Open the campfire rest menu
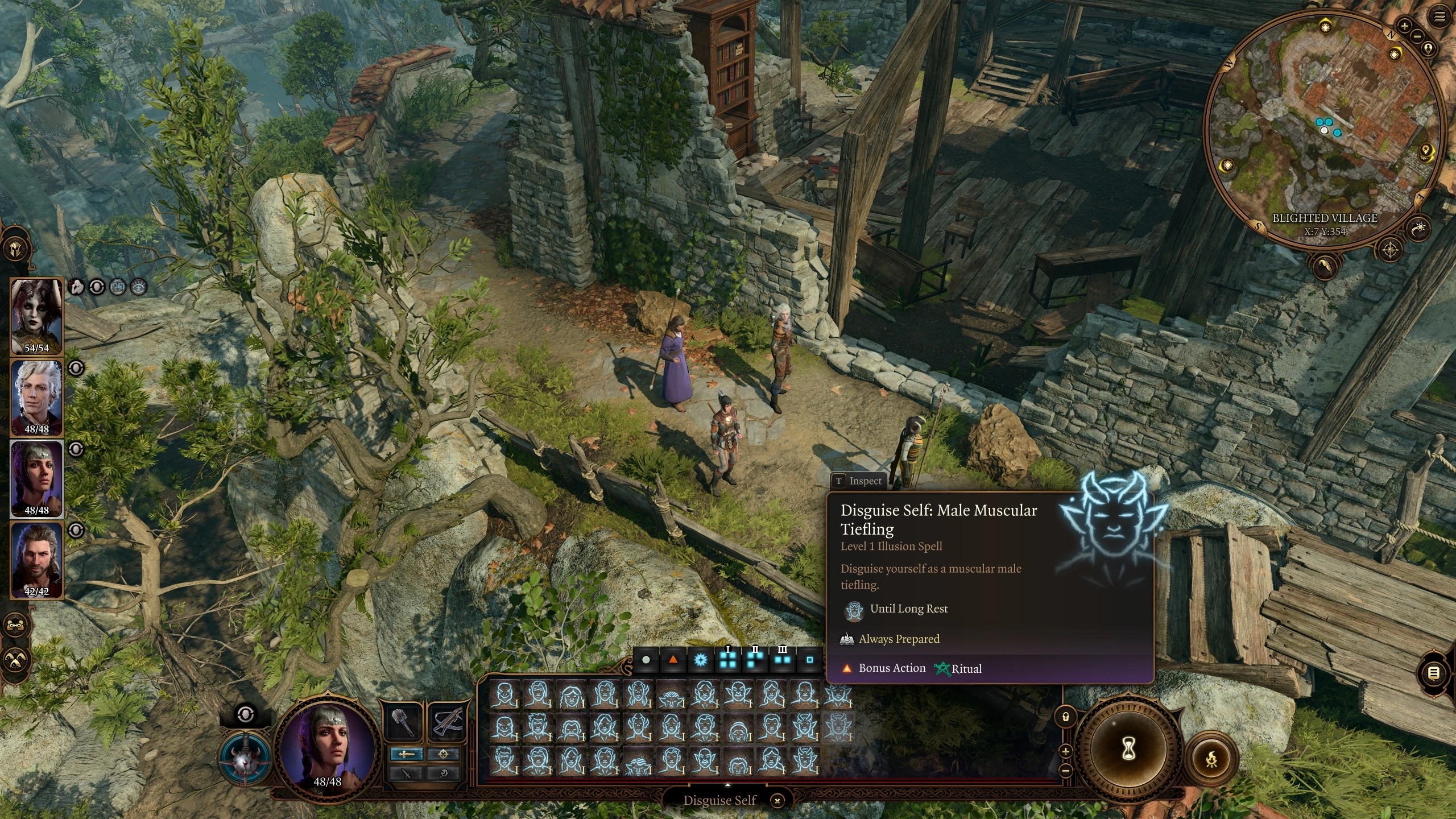1456x819 pixels. coord(1212,759)
